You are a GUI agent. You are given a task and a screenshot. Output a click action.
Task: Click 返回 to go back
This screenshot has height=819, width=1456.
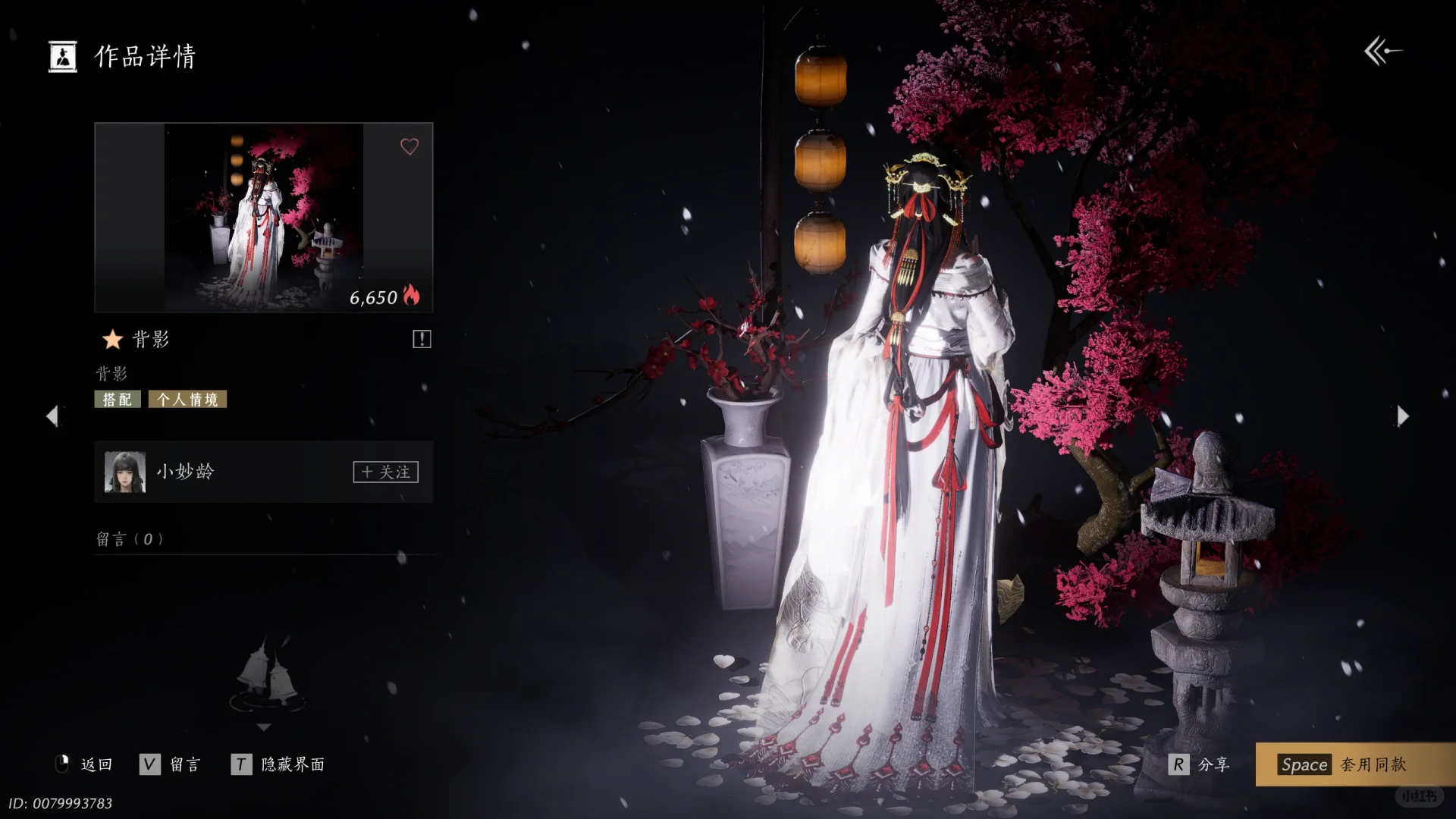click(x=85, y=764)
